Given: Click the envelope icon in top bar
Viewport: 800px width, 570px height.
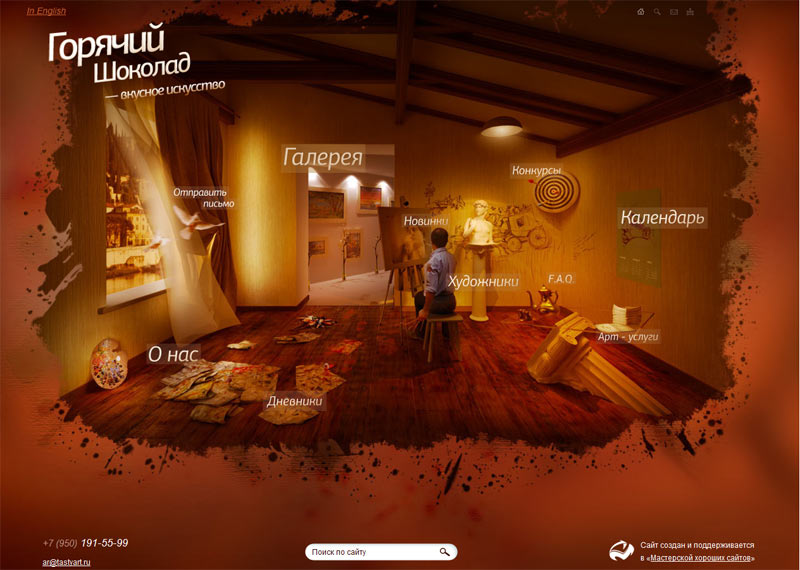Looking at the screenshot, I should click(x=674, y=12).
